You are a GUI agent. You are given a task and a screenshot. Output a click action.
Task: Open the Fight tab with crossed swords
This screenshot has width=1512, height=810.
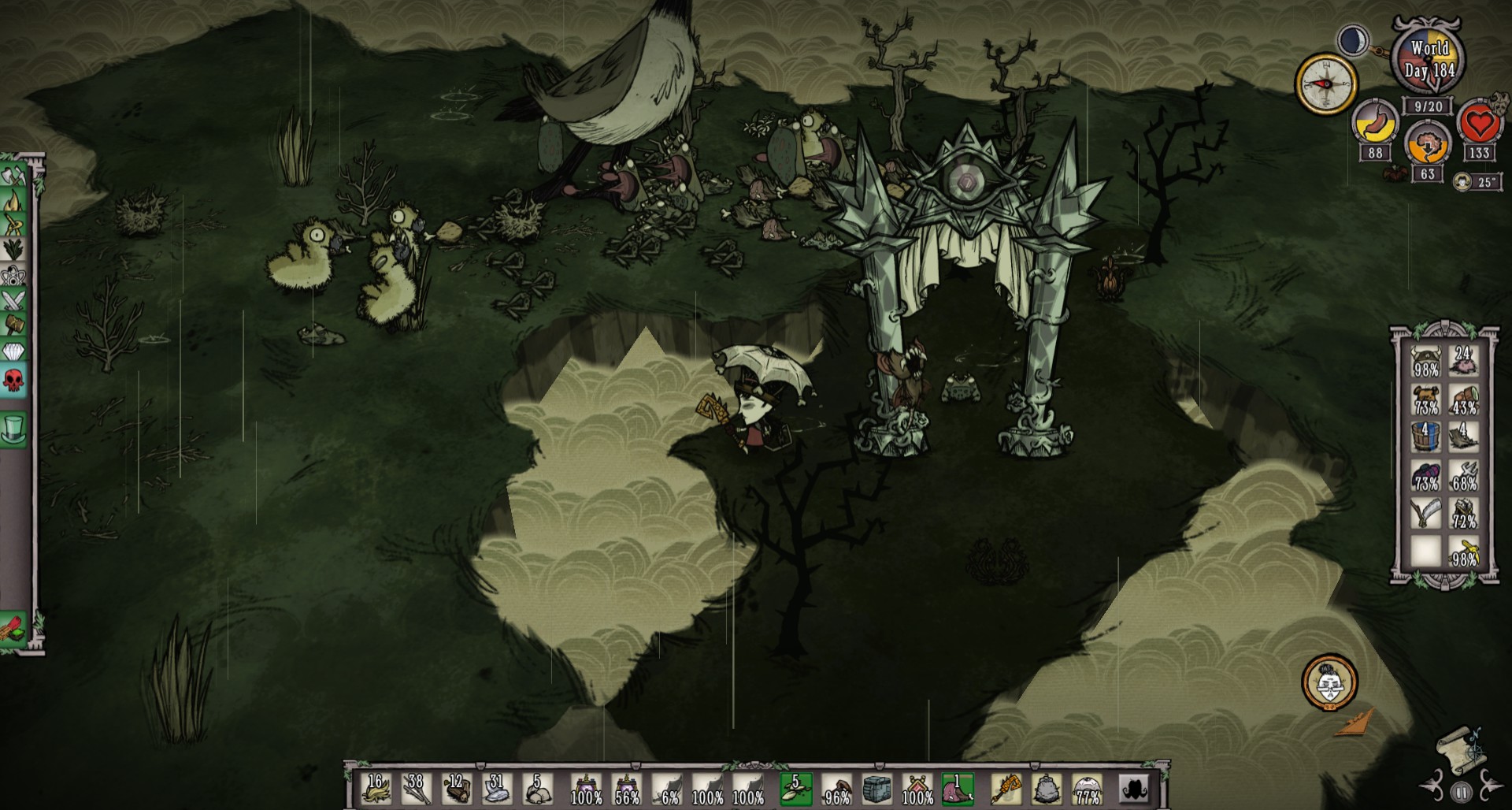tap(13, 300)
